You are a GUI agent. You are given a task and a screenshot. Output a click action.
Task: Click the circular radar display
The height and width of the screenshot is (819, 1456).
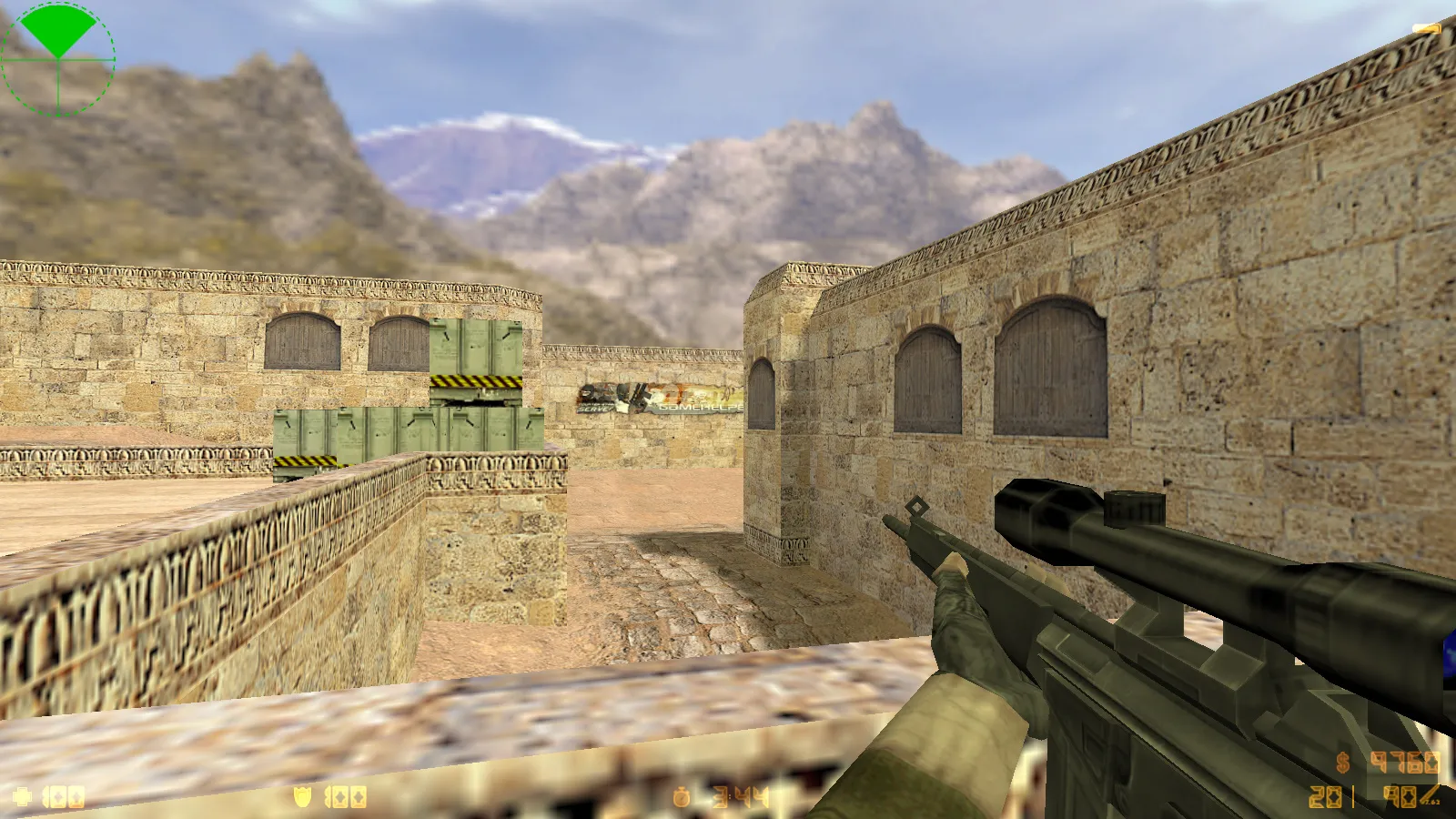click(57, 57)
